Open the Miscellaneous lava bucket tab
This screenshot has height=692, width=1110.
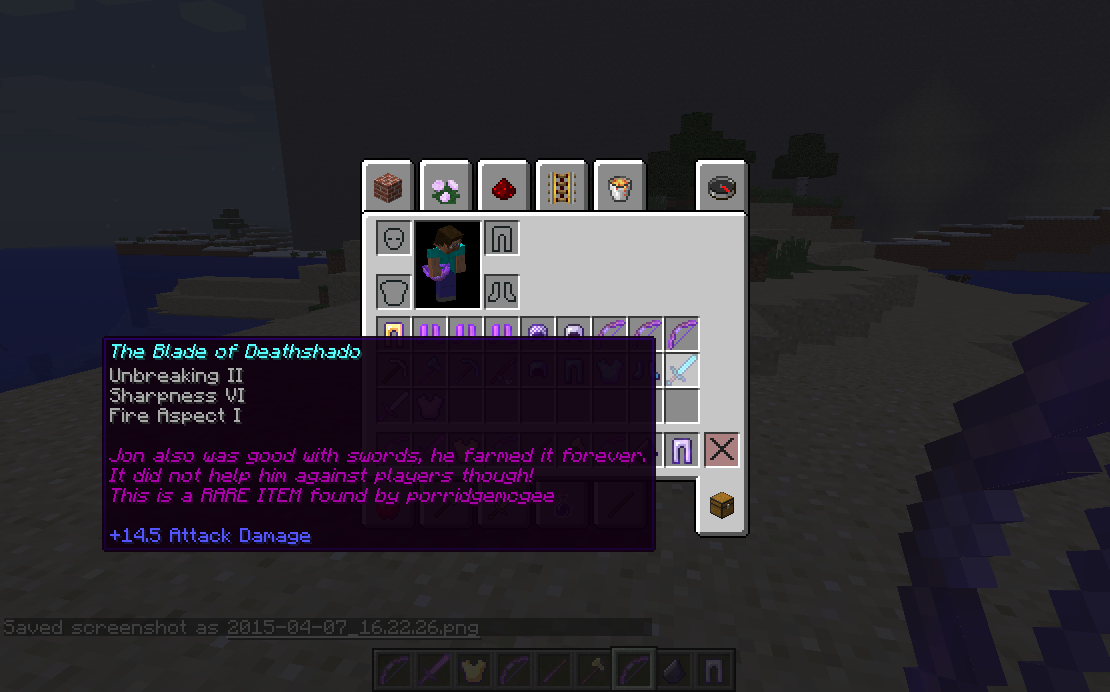(619, 187)
